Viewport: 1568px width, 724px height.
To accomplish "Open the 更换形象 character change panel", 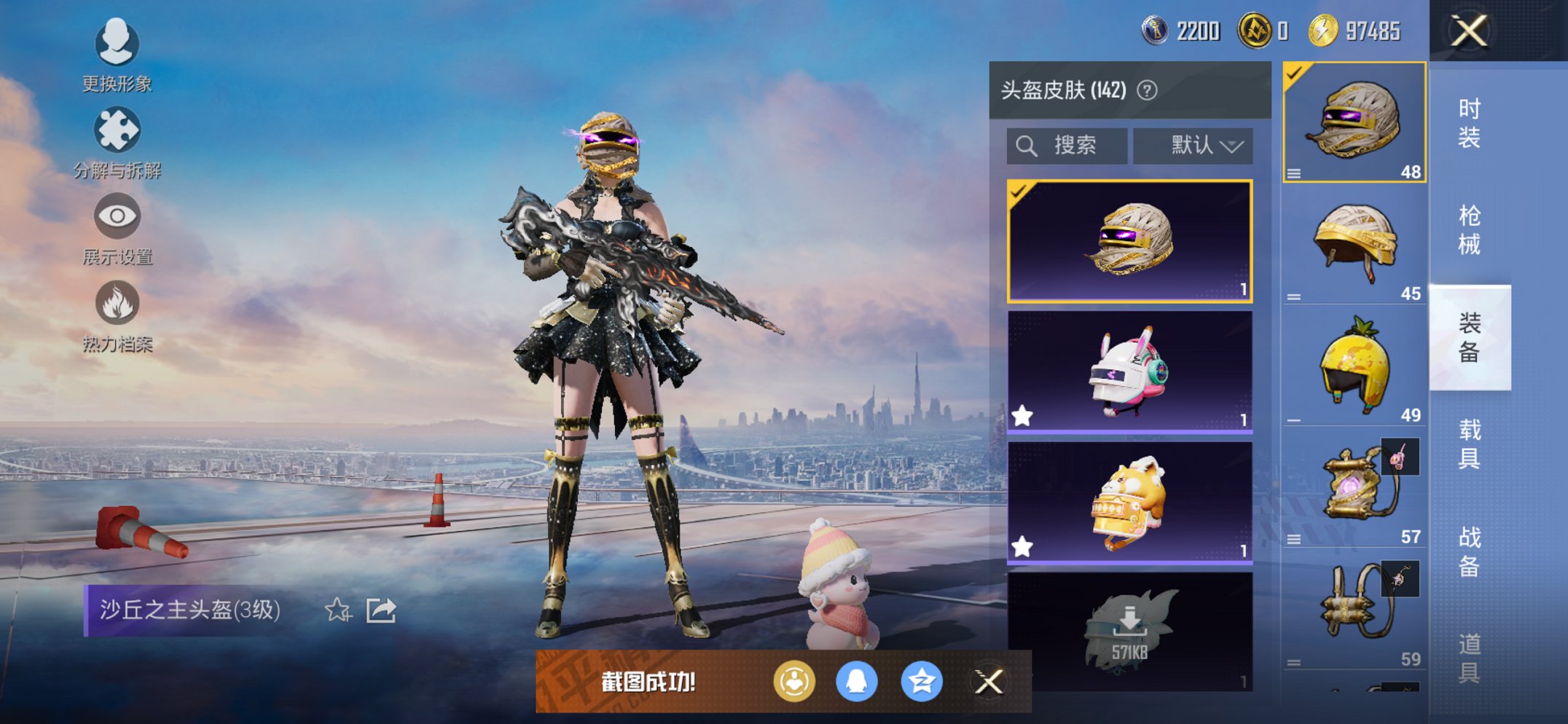I will [117, 44].
